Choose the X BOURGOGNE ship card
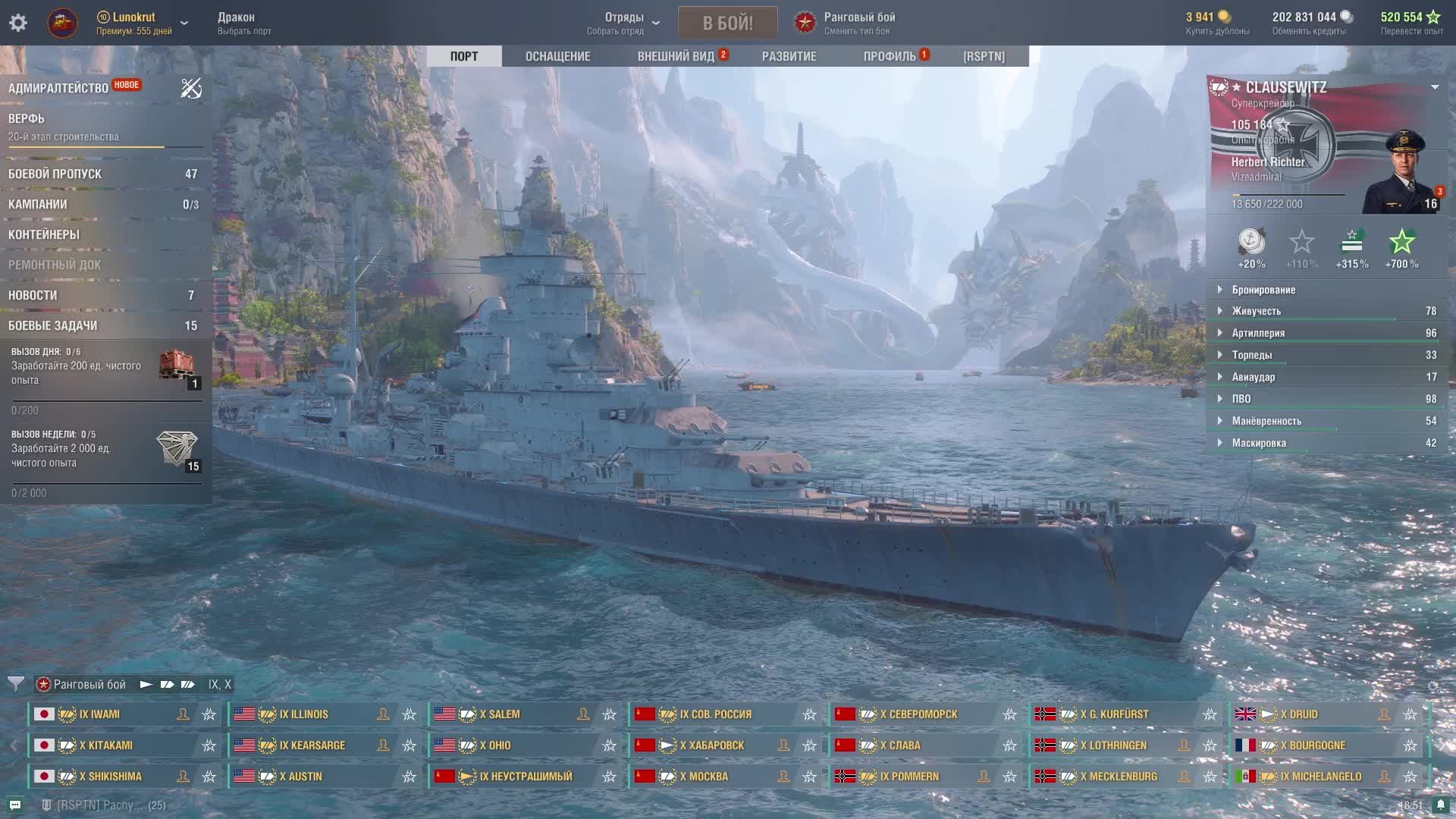The image size is (1456, 819). click(x=1317, y=745)
